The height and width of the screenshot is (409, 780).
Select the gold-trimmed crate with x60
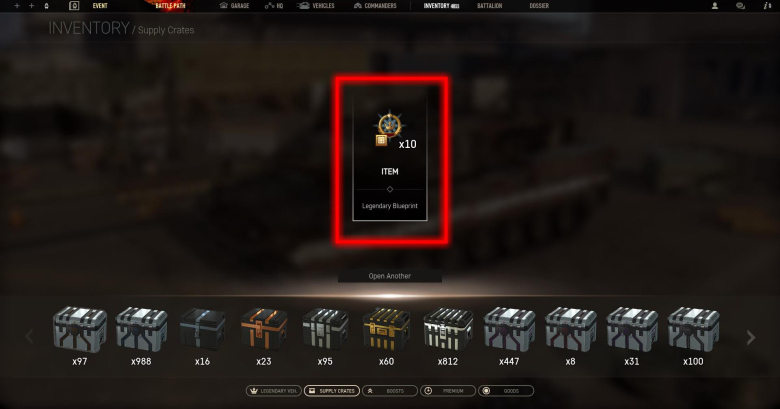tap(386, 330)
